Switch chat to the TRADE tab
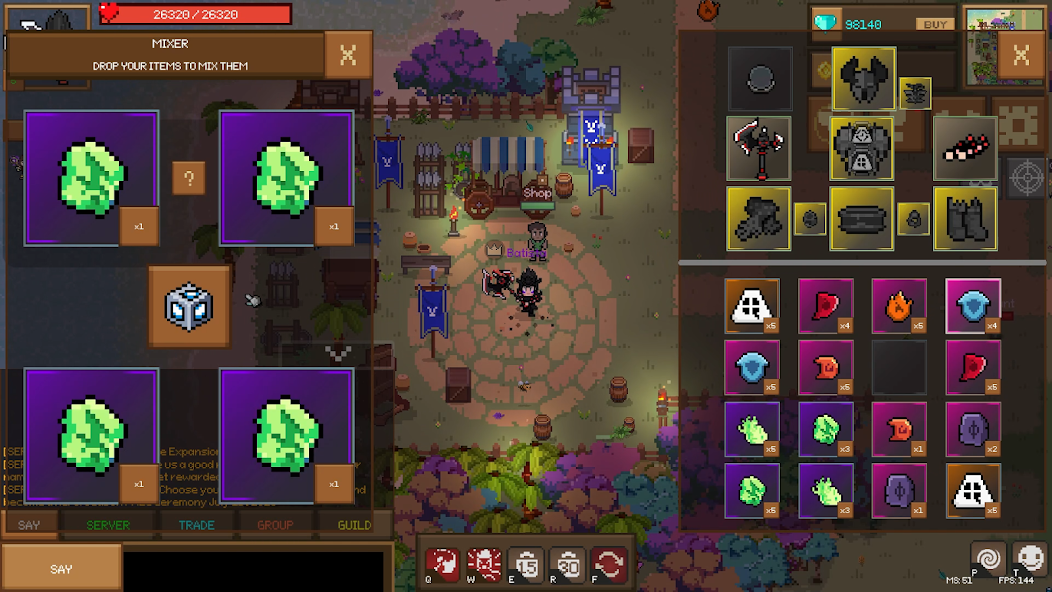Screen dimensions: 1052x592 197,525
